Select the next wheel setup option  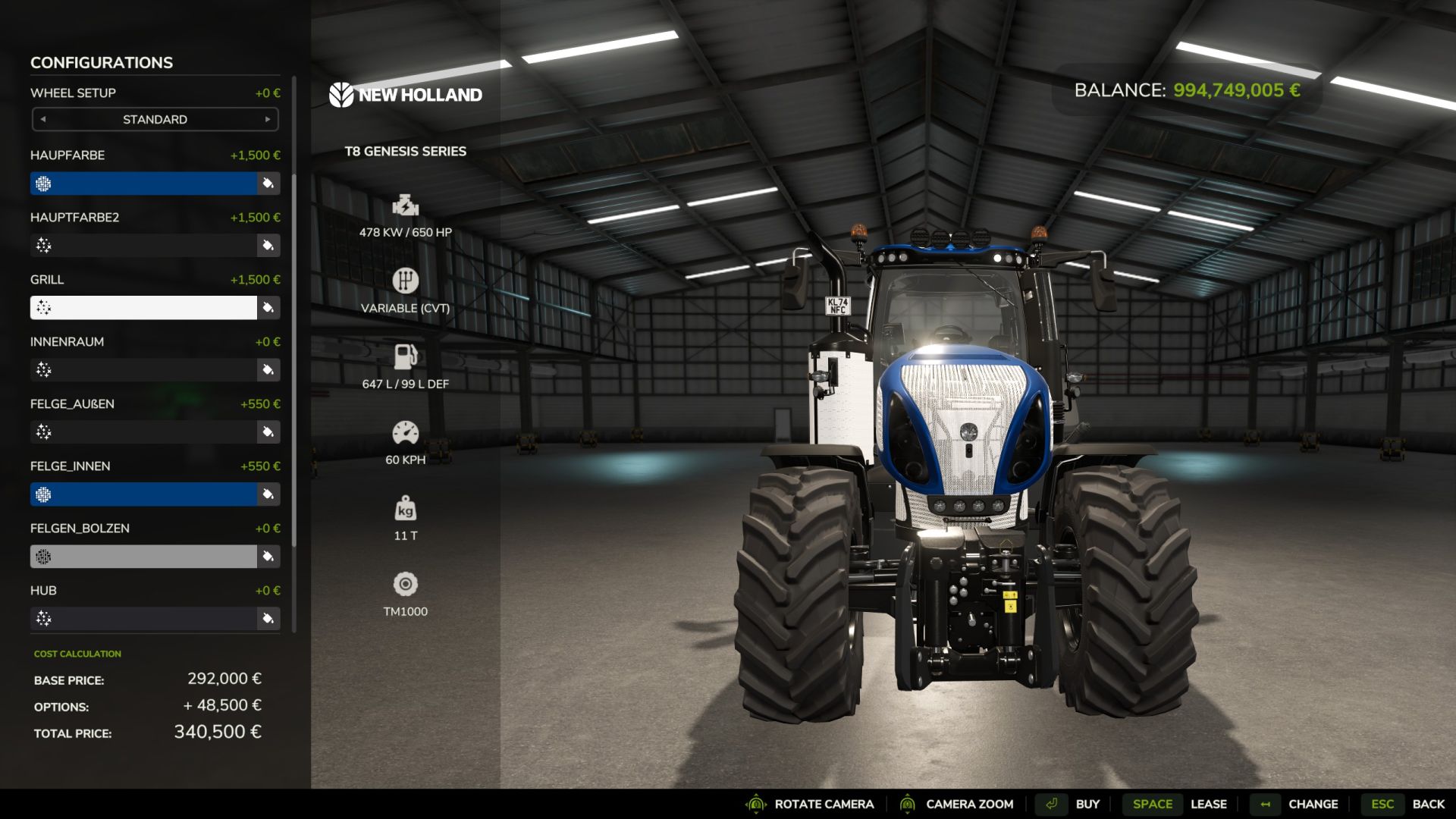point(268,119)
